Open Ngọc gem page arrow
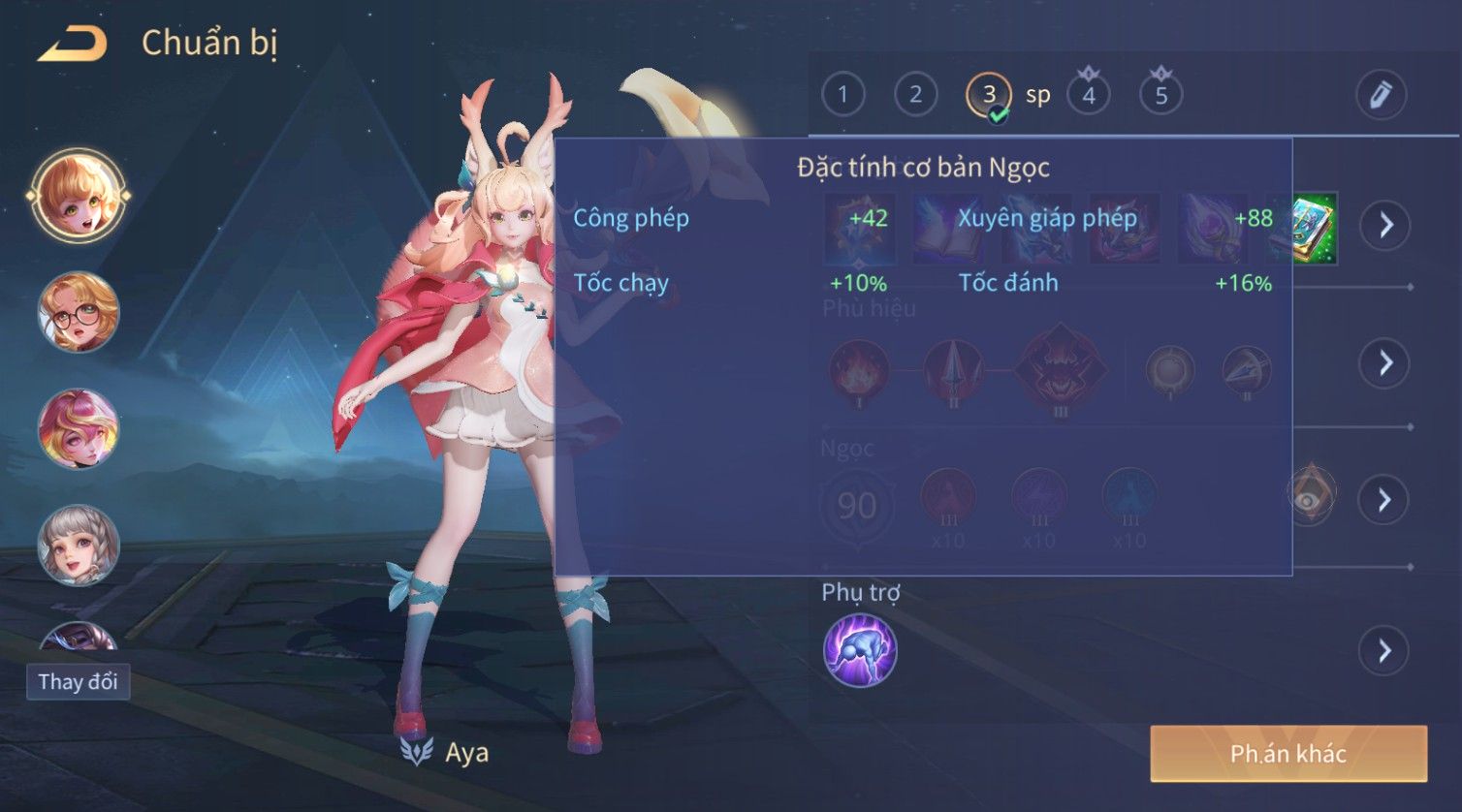Screen dimensions: 1462x812 coord(1384,500)
